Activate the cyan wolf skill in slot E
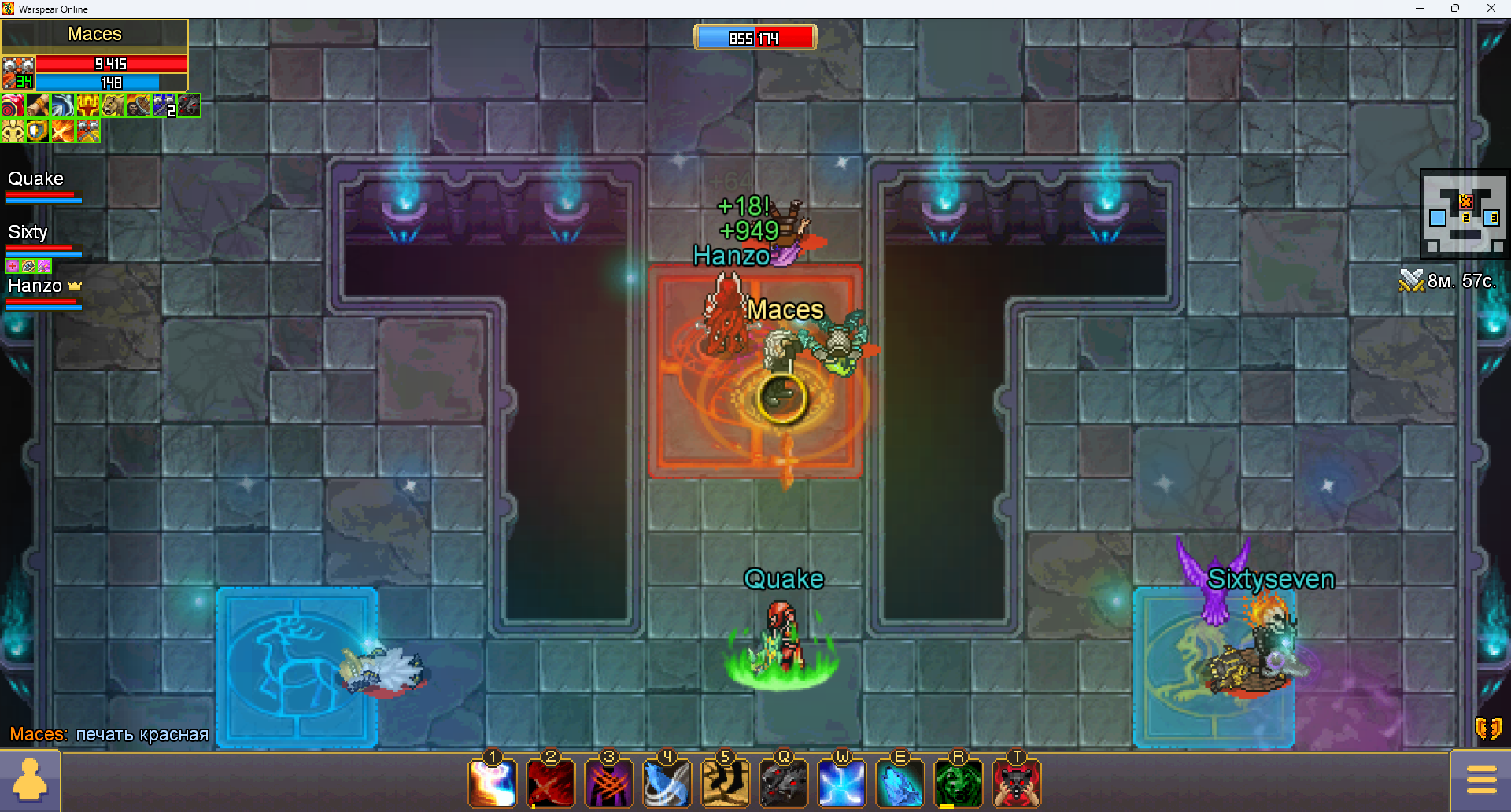 click(900, 784)
